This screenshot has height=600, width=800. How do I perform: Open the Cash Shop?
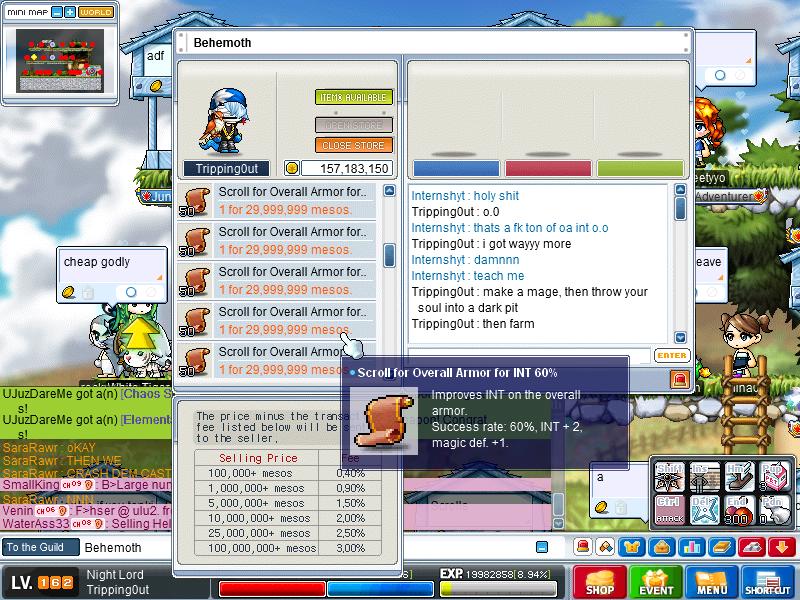[599, 581]
